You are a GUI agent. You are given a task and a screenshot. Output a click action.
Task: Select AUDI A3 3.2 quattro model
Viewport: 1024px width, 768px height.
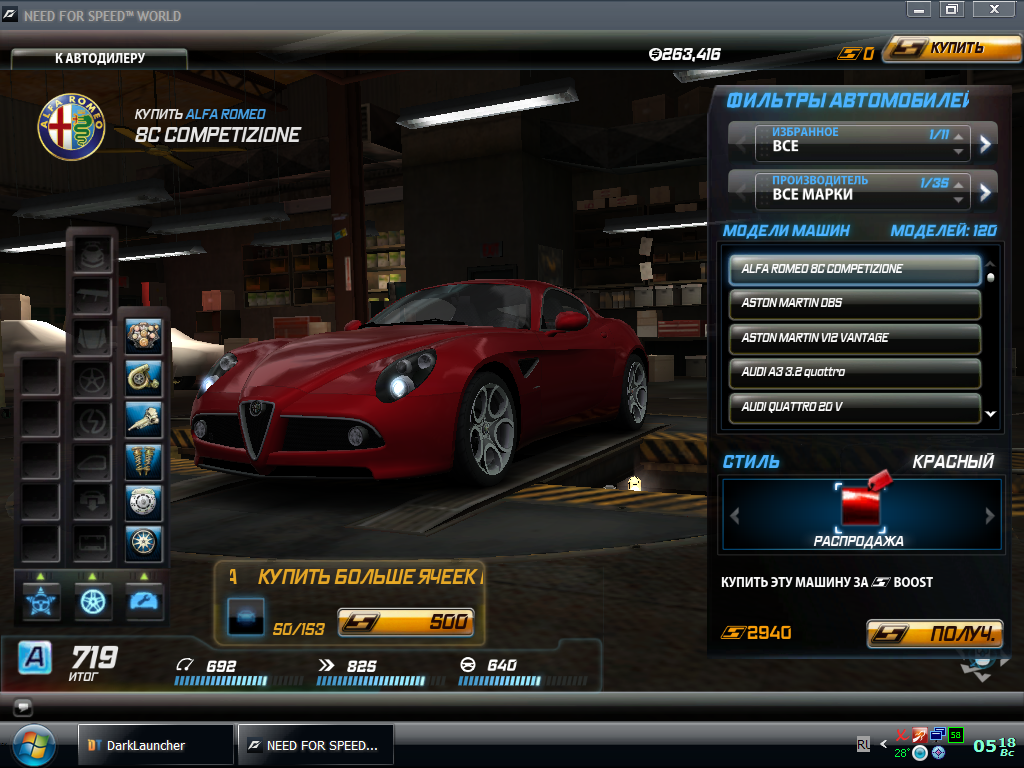coord(855,372)
